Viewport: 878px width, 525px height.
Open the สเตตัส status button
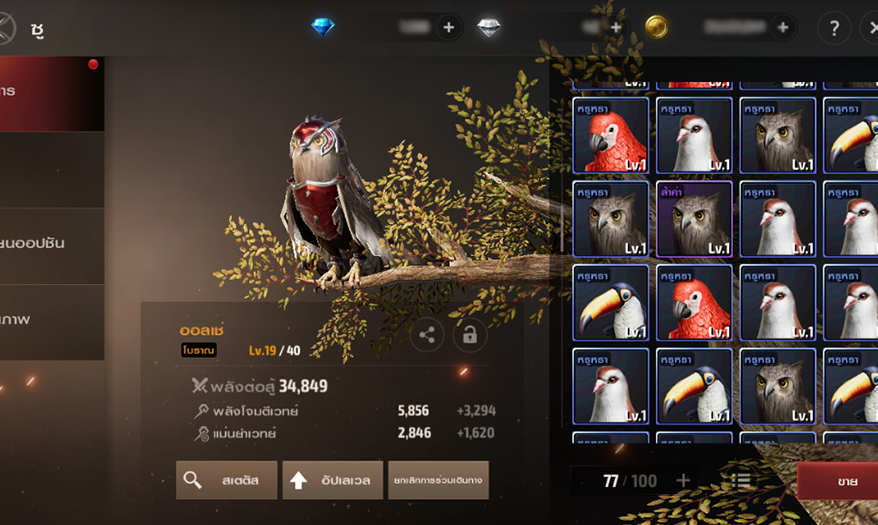click(227, 480)
